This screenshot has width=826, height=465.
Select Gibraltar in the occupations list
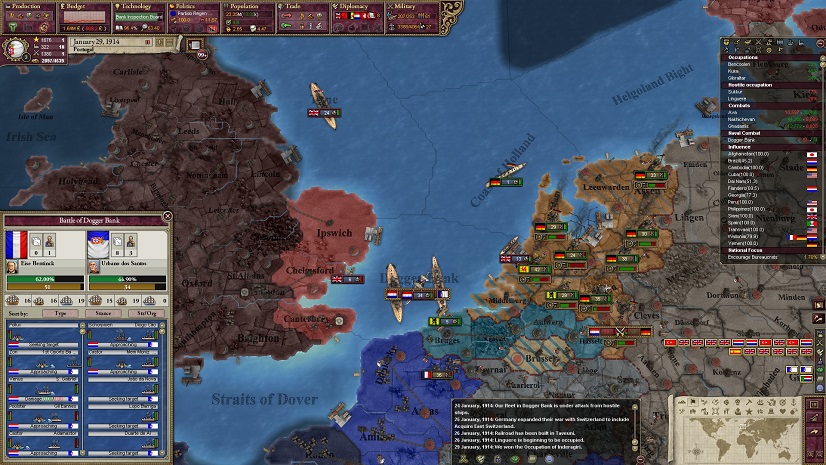pos(737,77)
